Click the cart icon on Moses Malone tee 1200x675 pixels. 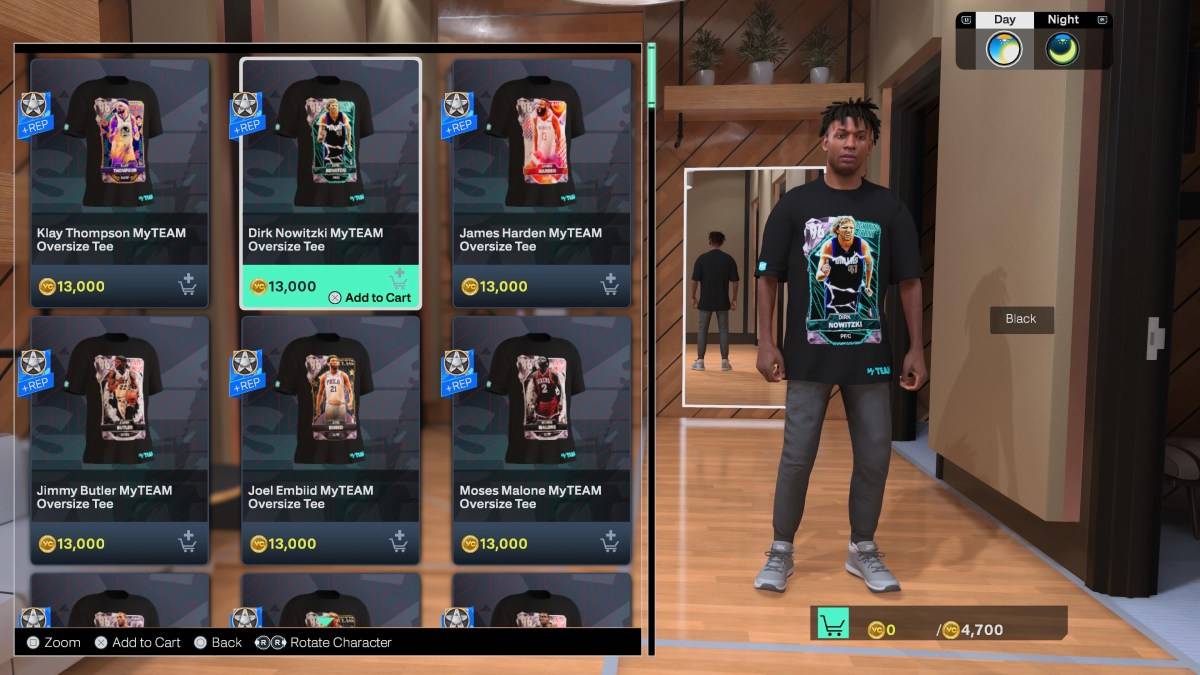pyautogui.click(x=609, y=543)
